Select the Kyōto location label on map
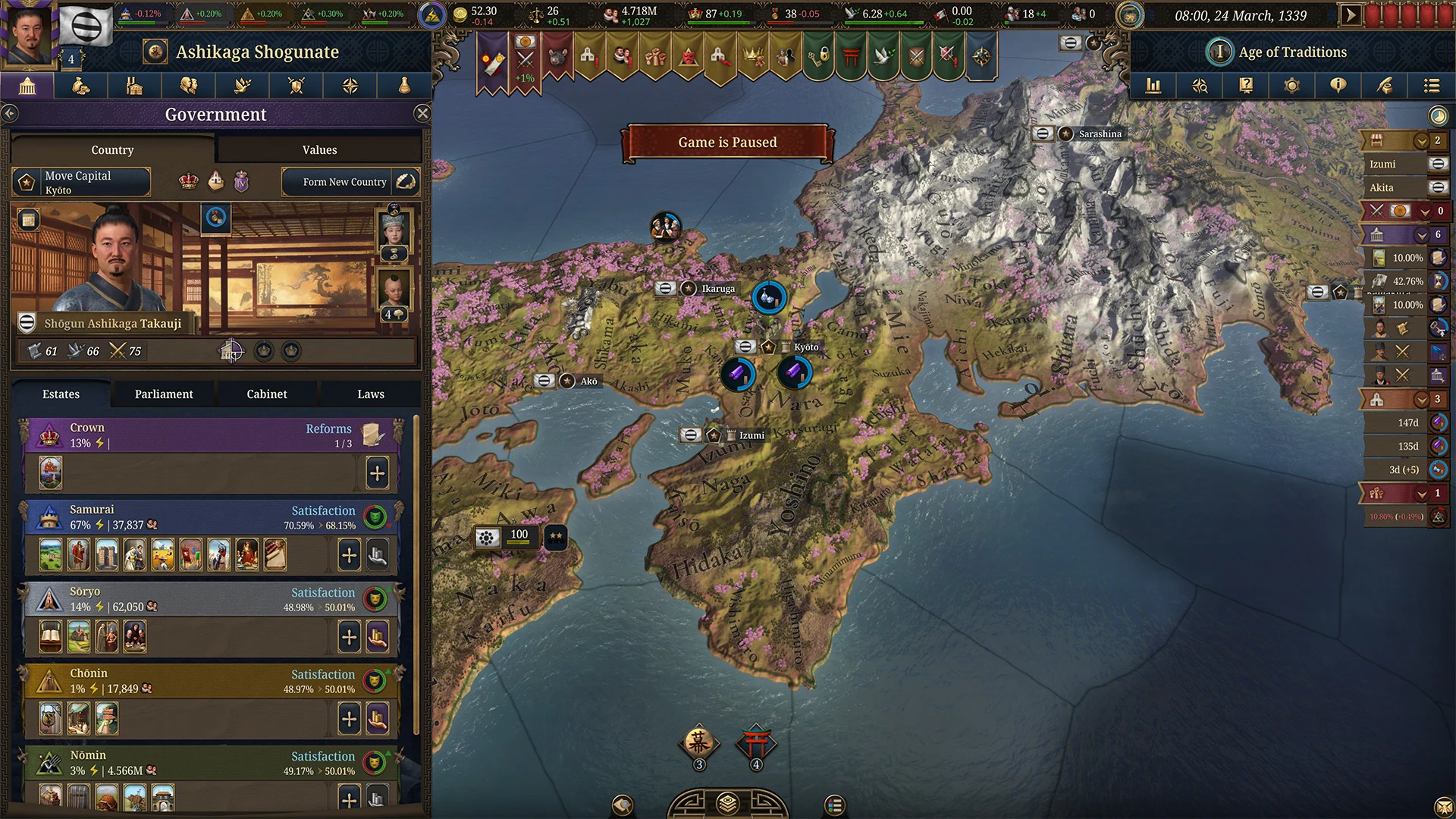This screenshot has width=1456, height=819. click(x=805, y=347)
